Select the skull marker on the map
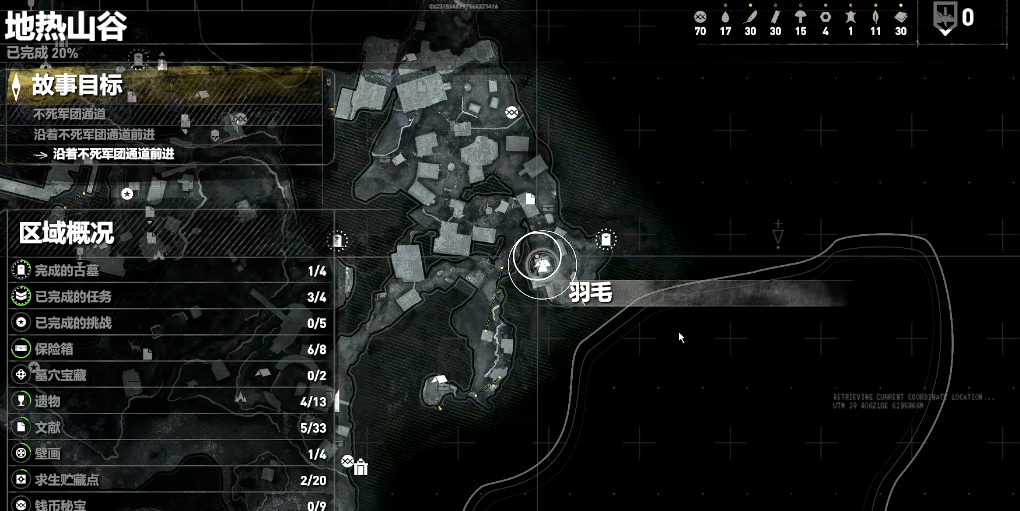Image resolution: width=1020 pixels, height=511 pixels. 215,135
